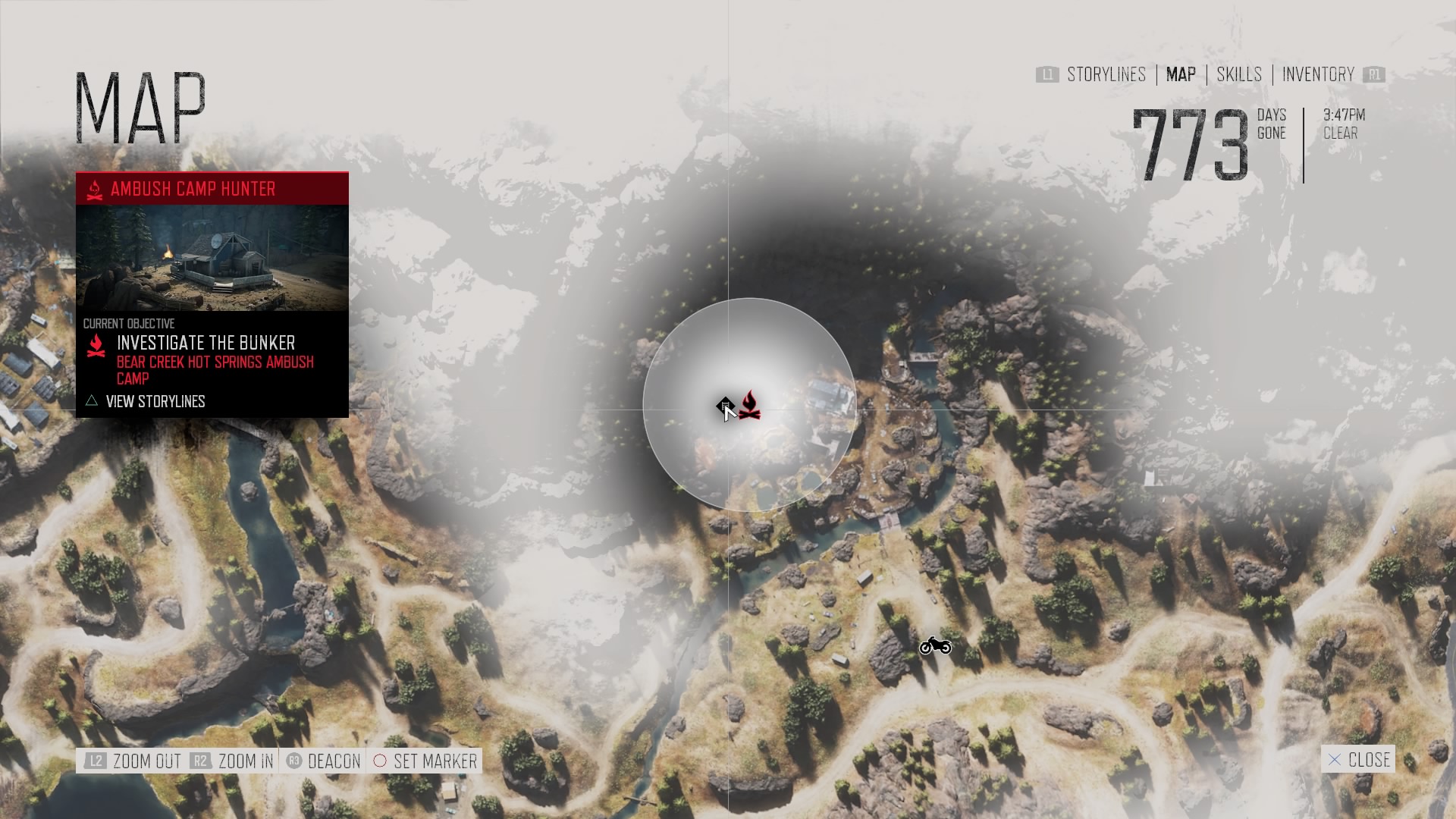The width and height of the screenshot is (1456, 819).
Task: Open the Ambush Camp Hunter thumbnail image
Action: tap(212, 258)
